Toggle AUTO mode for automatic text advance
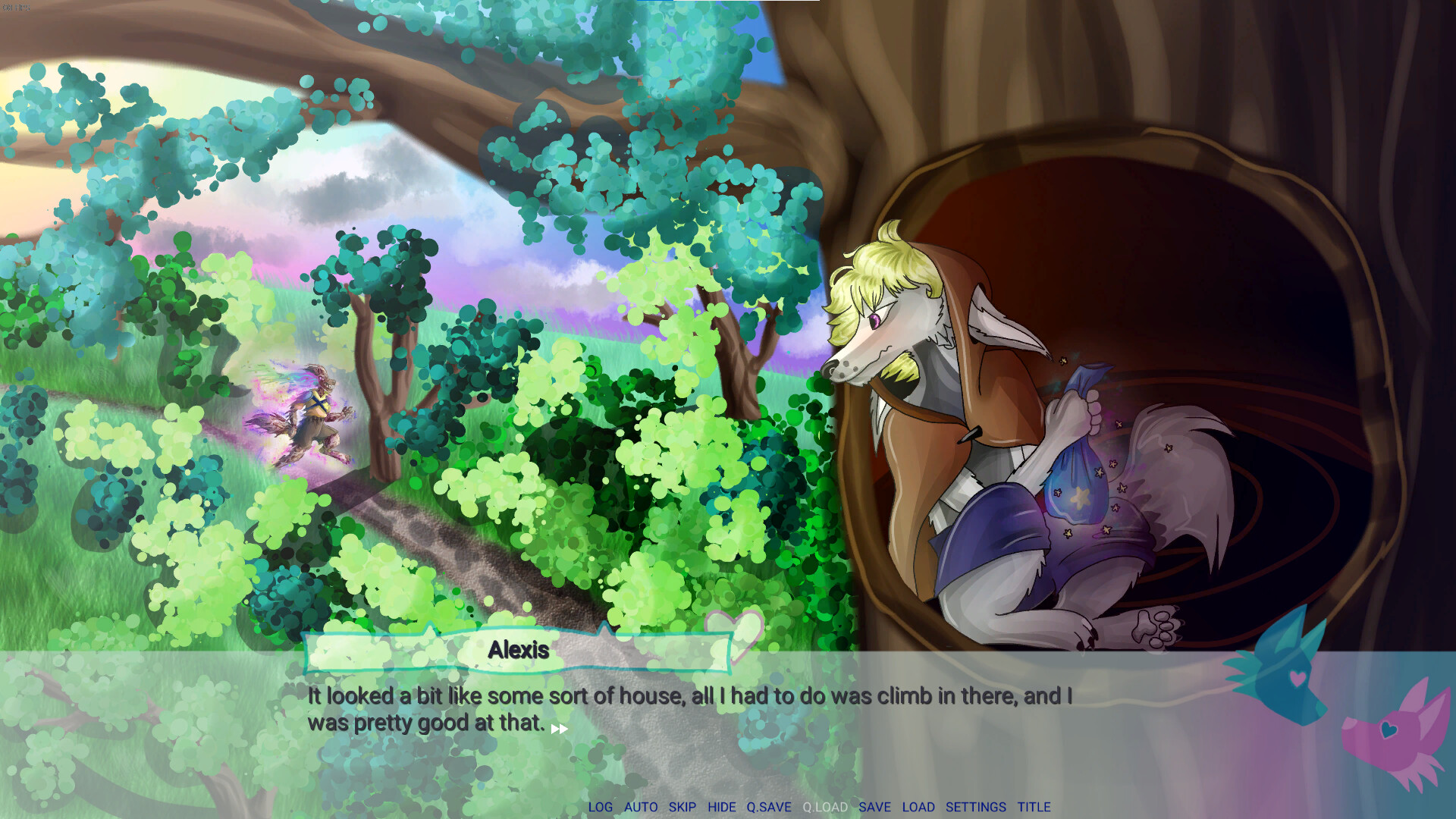The width and height of the screenshot is (1456, 819). (641, 808)
